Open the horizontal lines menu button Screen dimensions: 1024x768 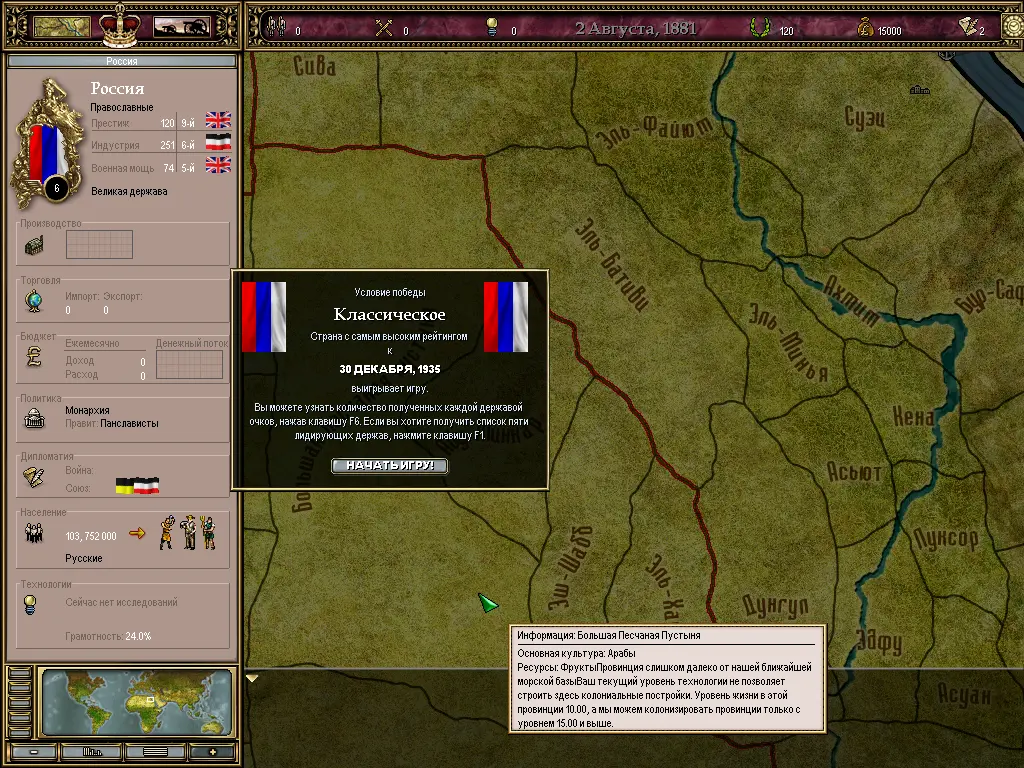tap(154, 752)
